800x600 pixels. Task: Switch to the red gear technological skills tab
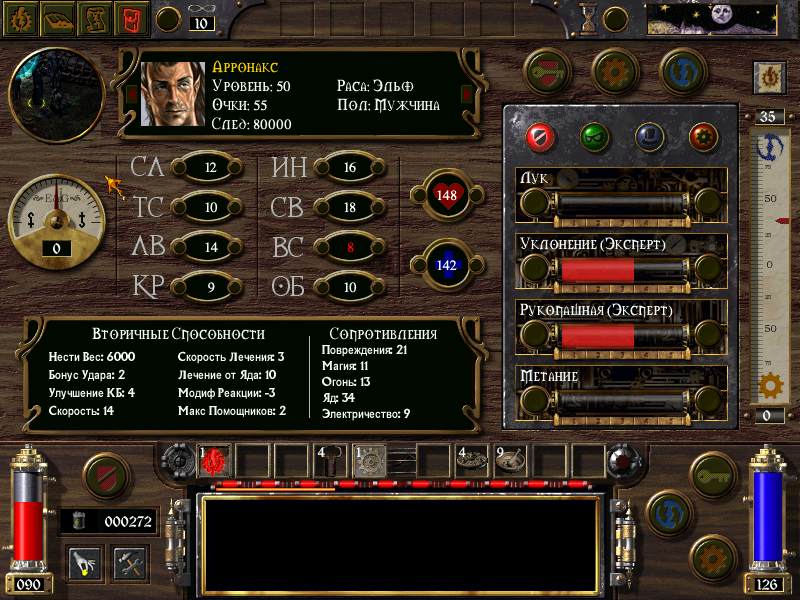coord(703,137)
